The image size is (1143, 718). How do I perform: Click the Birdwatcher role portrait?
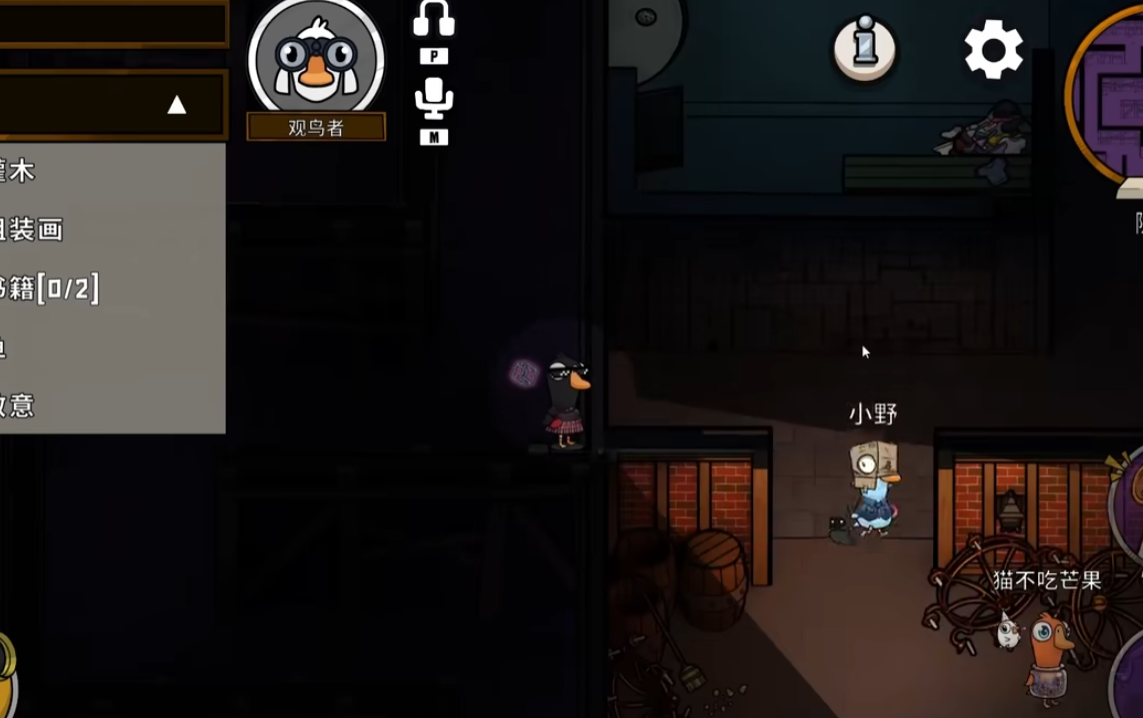click(x=316, y=60)
